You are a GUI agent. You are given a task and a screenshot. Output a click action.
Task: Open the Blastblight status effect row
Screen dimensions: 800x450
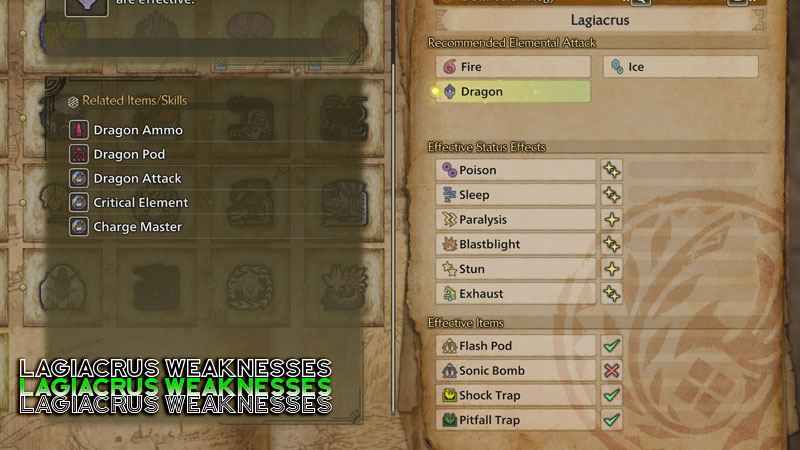(x=516, y=244)
